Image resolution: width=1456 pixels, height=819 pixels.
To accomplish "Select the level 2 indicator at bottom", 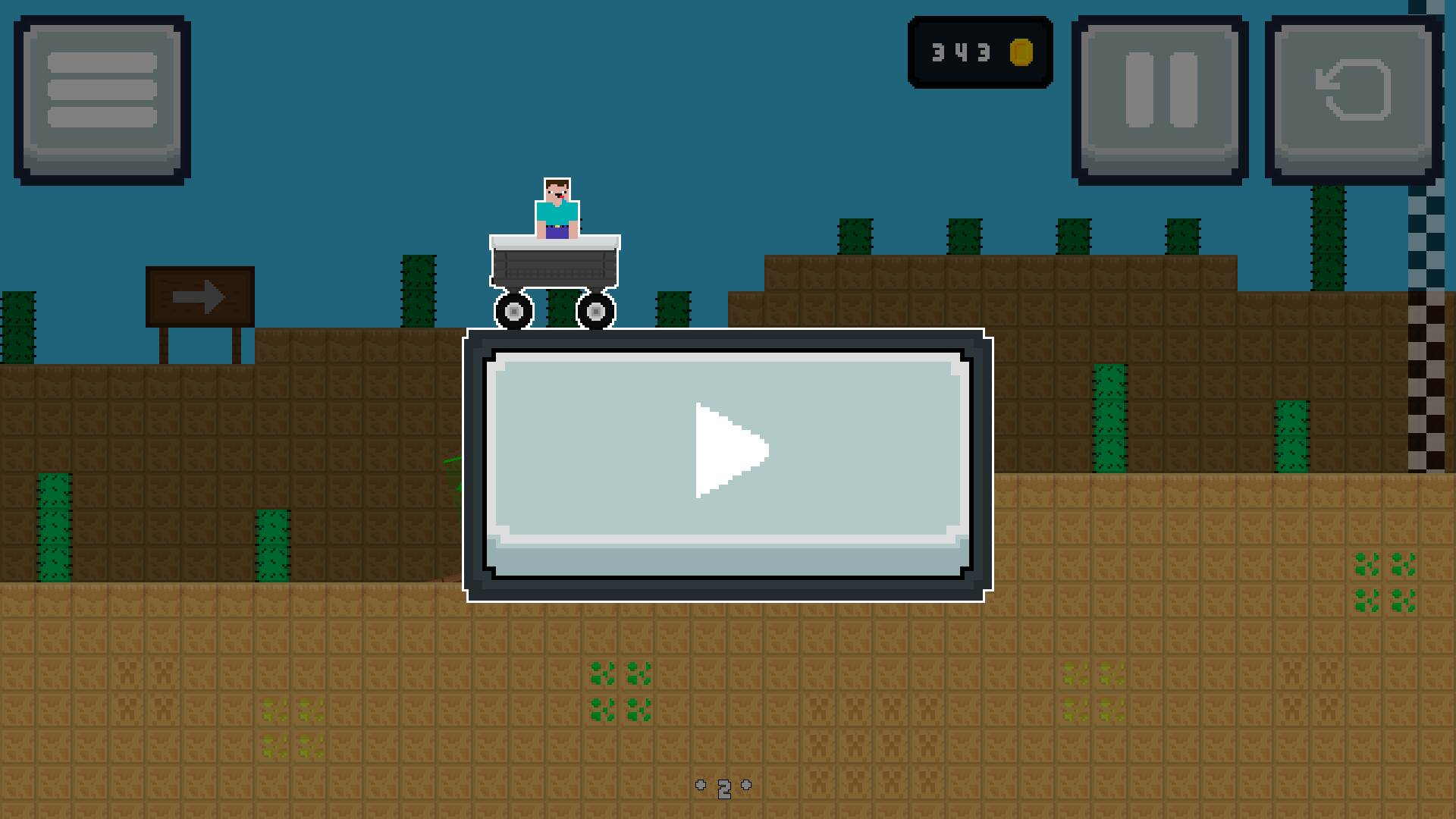I will tap(724, 787).
